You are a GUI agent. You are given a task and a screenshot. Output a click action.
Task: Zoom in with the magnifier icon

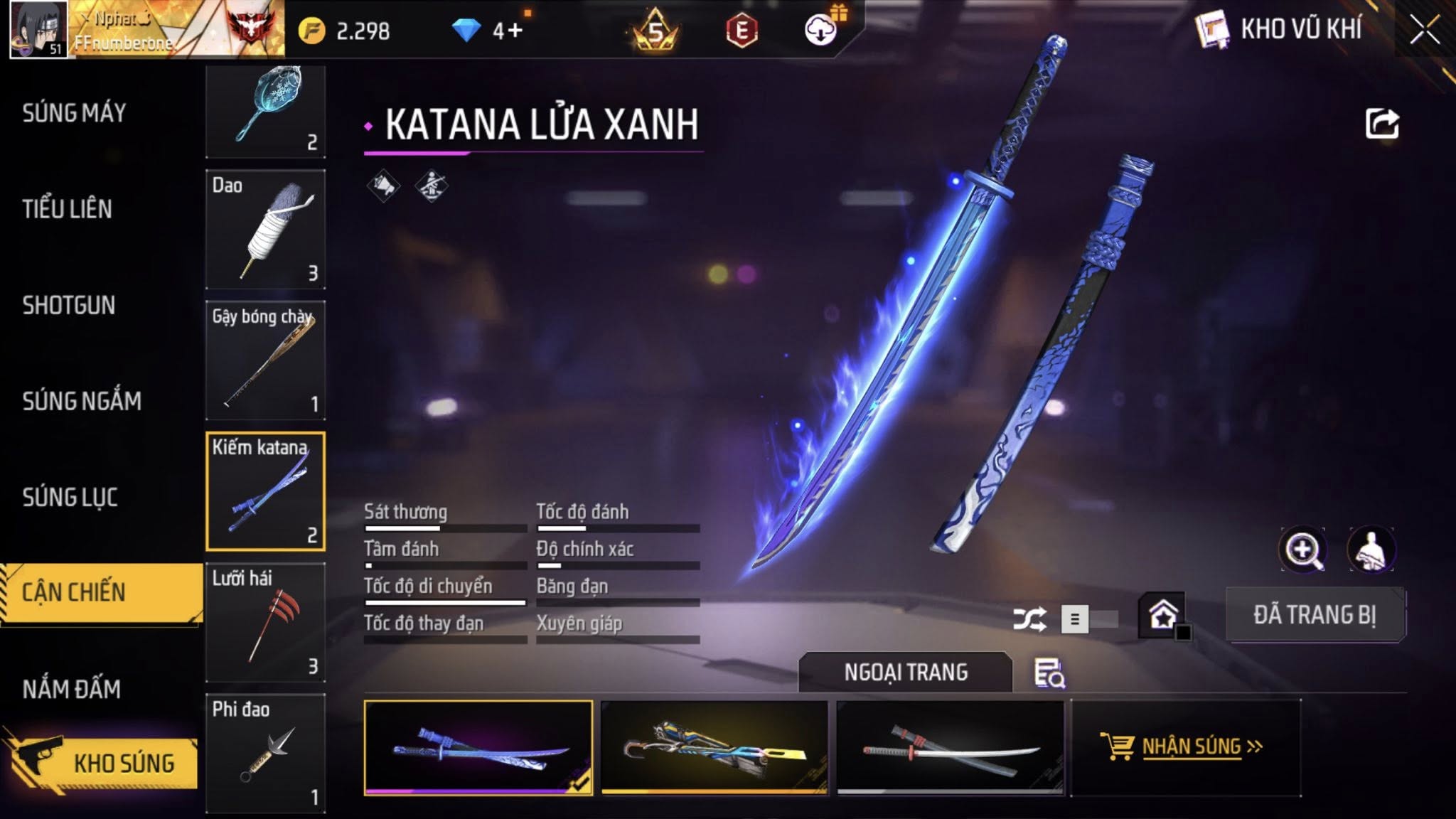click(1302, 550)
